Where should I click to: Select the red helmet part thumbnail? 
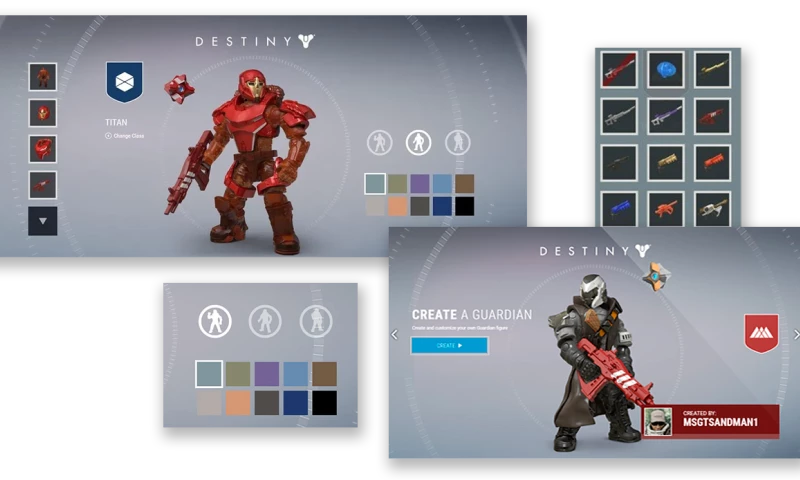(43, 113)
